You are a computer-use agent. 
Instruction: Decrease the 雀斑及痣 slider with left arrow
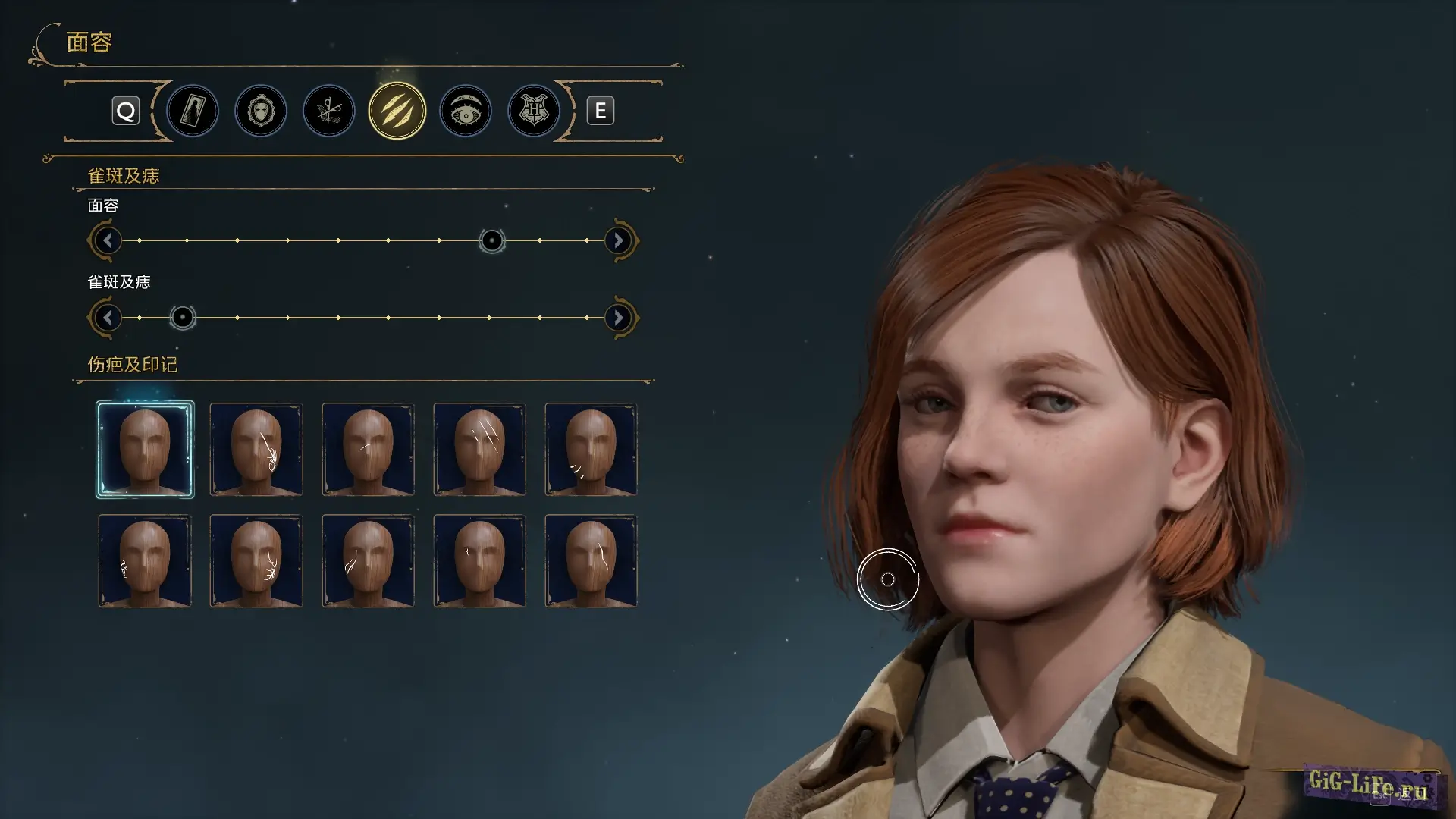(108, 318)
